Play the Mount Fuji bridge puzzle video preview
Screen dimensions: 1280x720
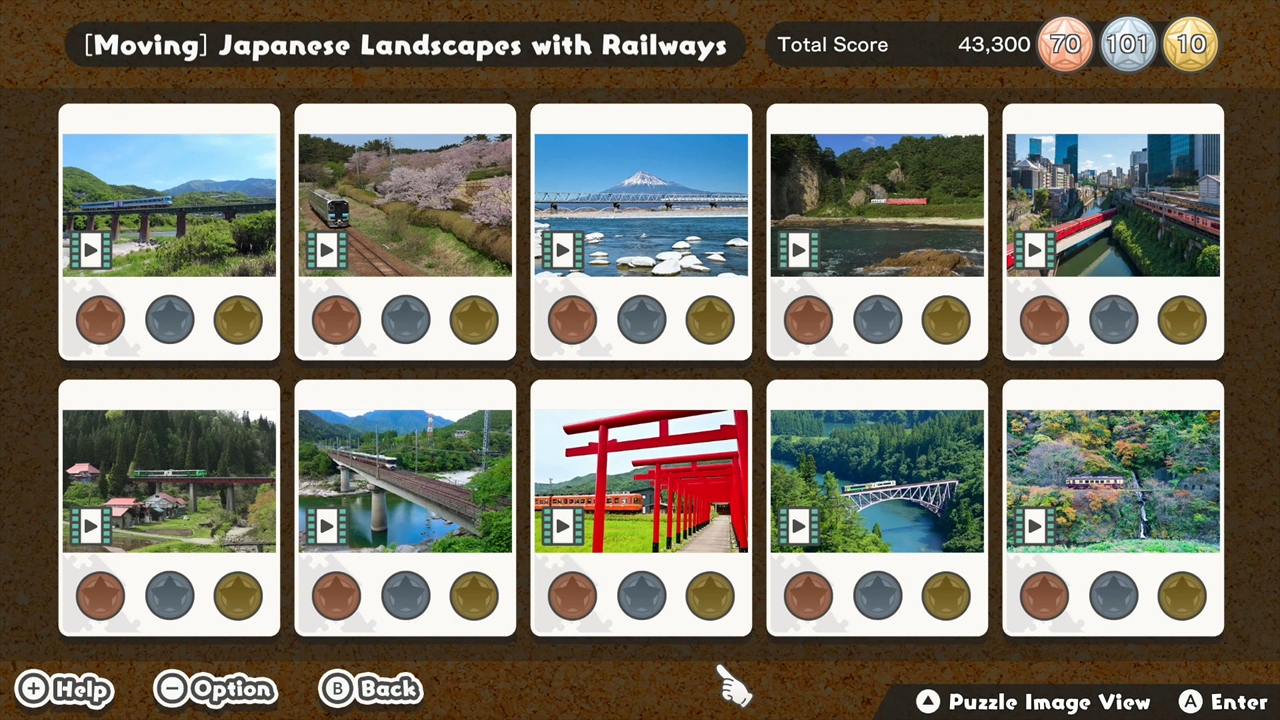(563, 250)
